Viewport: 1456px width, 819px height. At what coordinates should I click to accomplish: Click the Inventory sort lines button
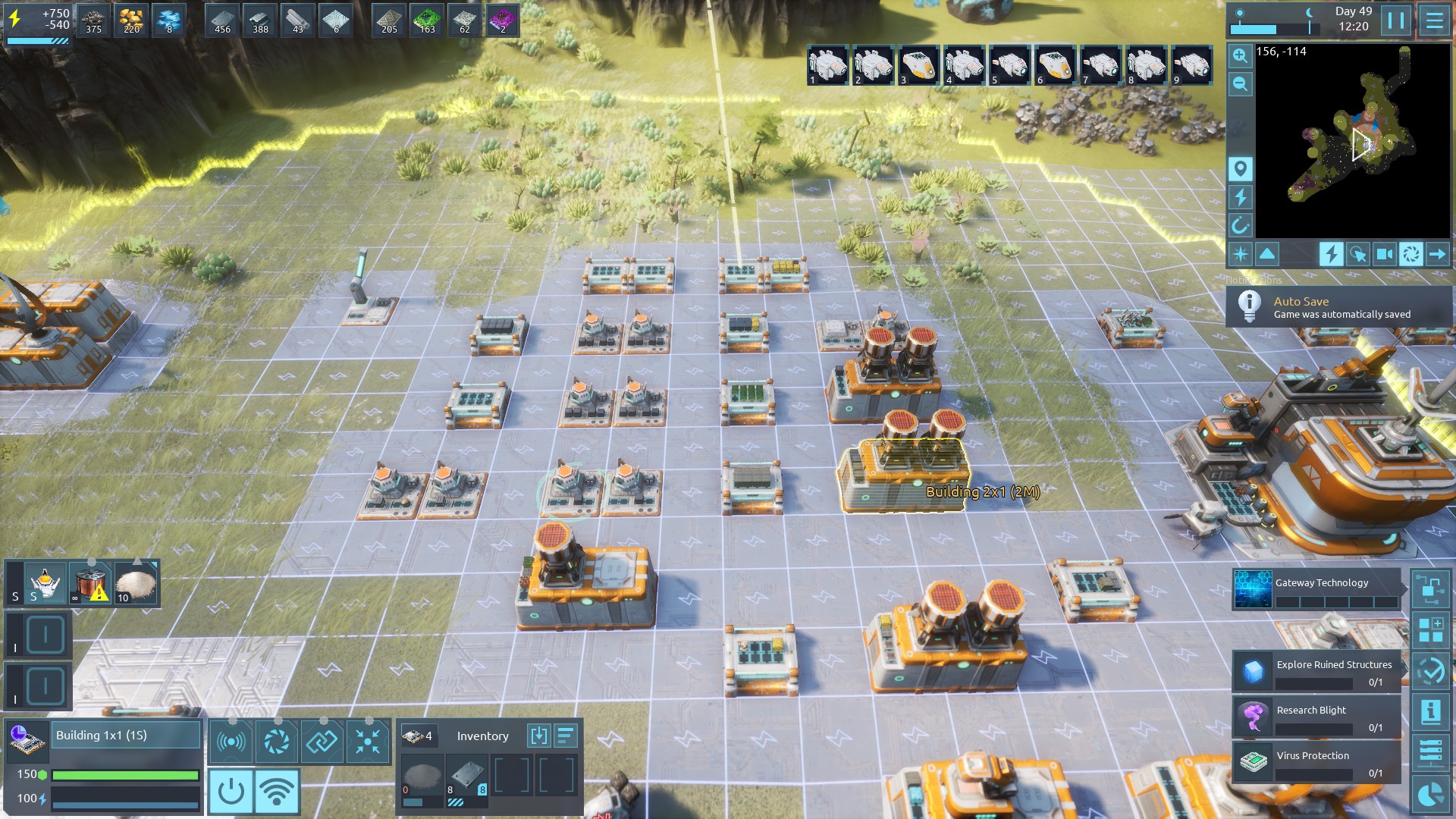tap(566, 736)
